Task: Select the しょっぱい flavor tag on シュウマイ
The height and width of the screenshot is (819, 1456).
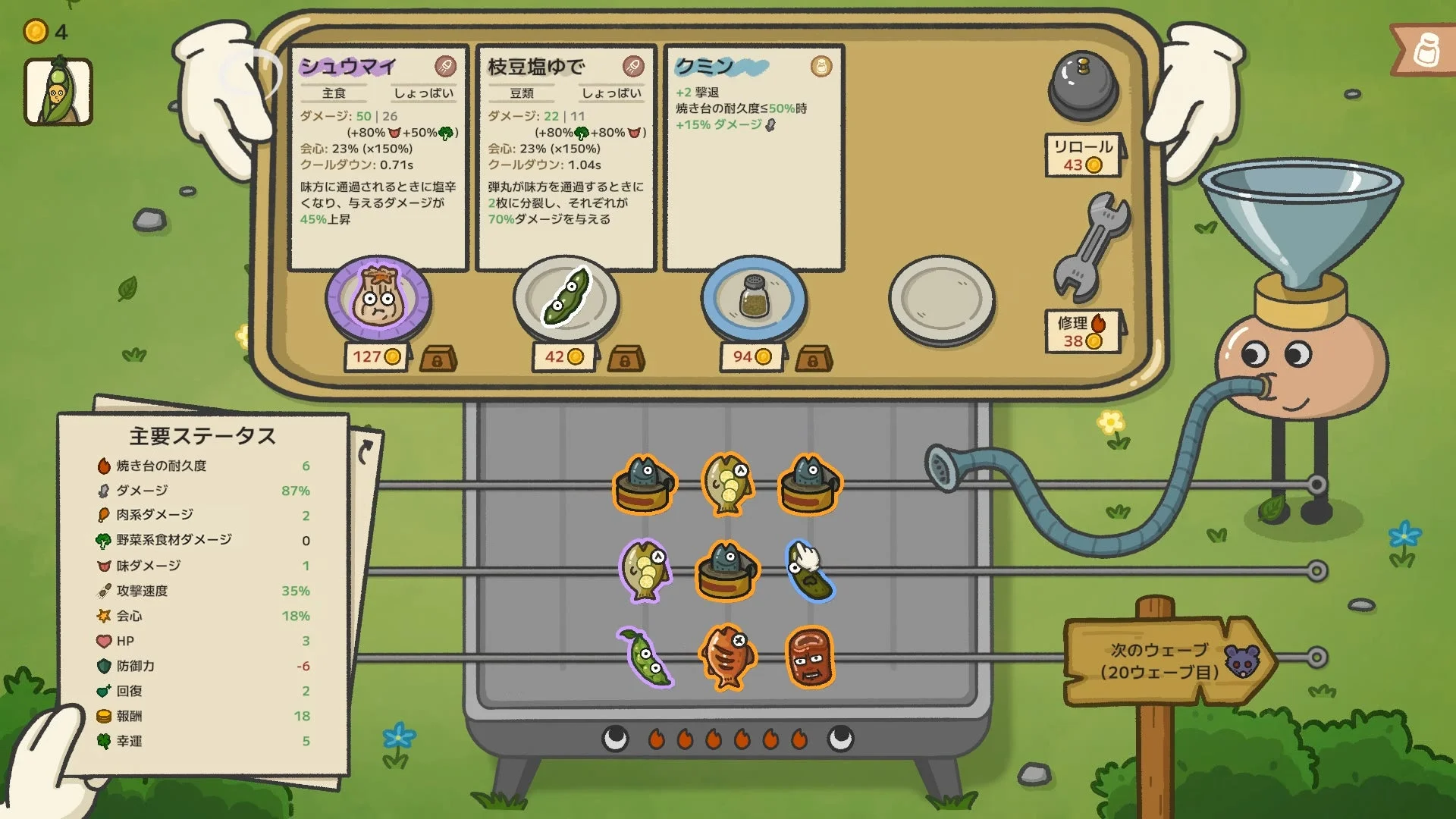Action: pos(423,93)
